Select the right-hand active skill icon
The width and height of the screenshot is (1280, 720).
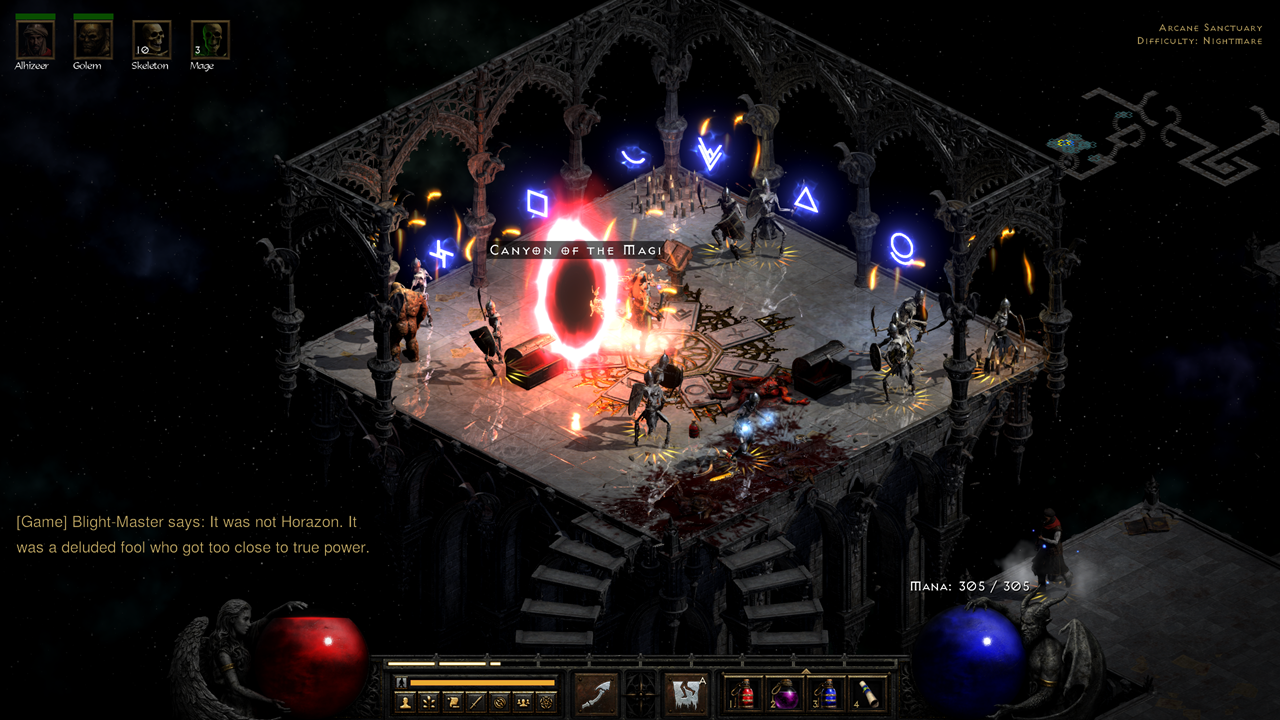[x=685, y=692]
